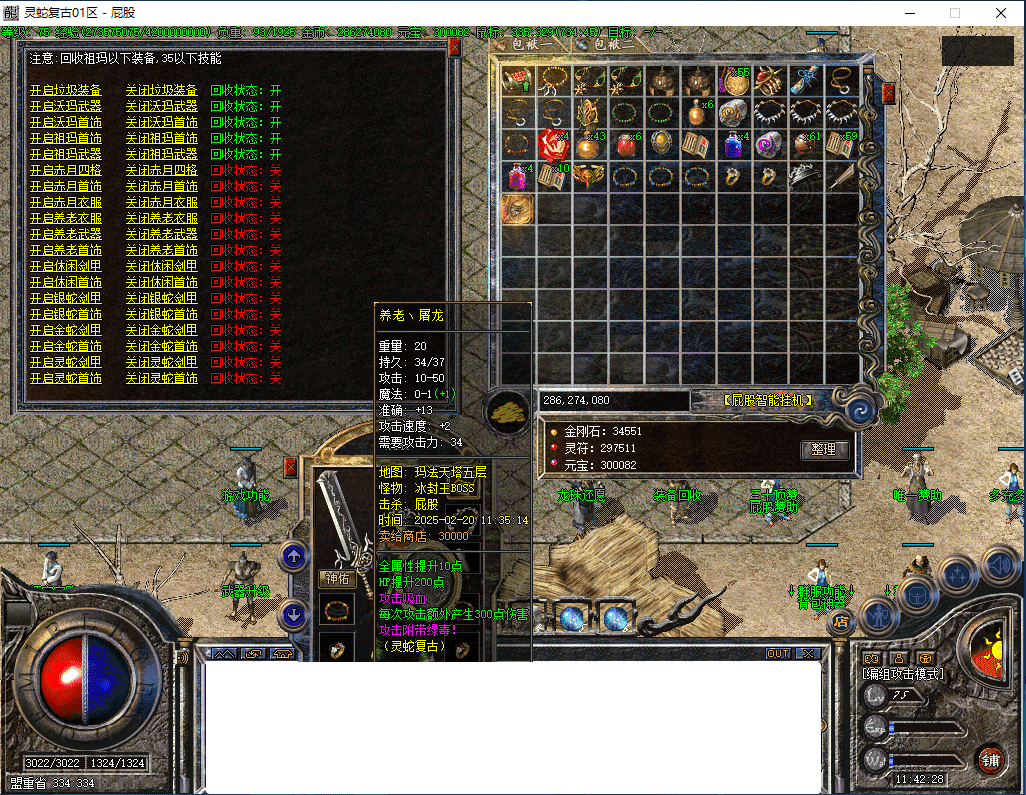Click the 整理 sort inventory button
The image size is (1026, 795).
[x=824, y=451]
